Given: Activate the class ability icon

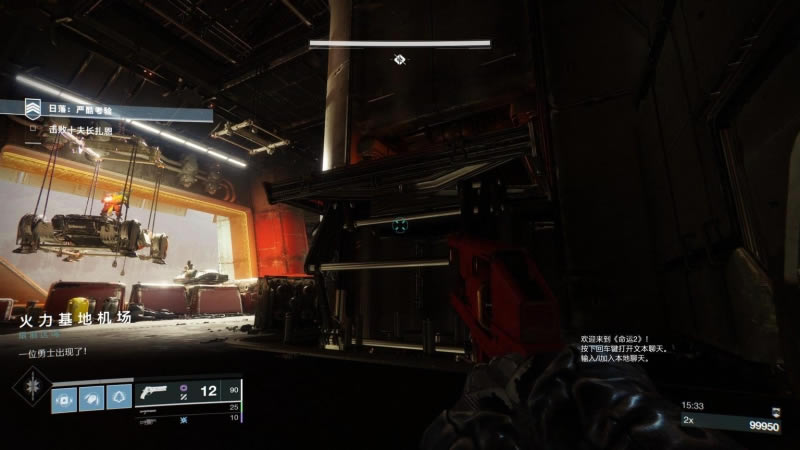Looking at the screenshot, I should [119, 398].
